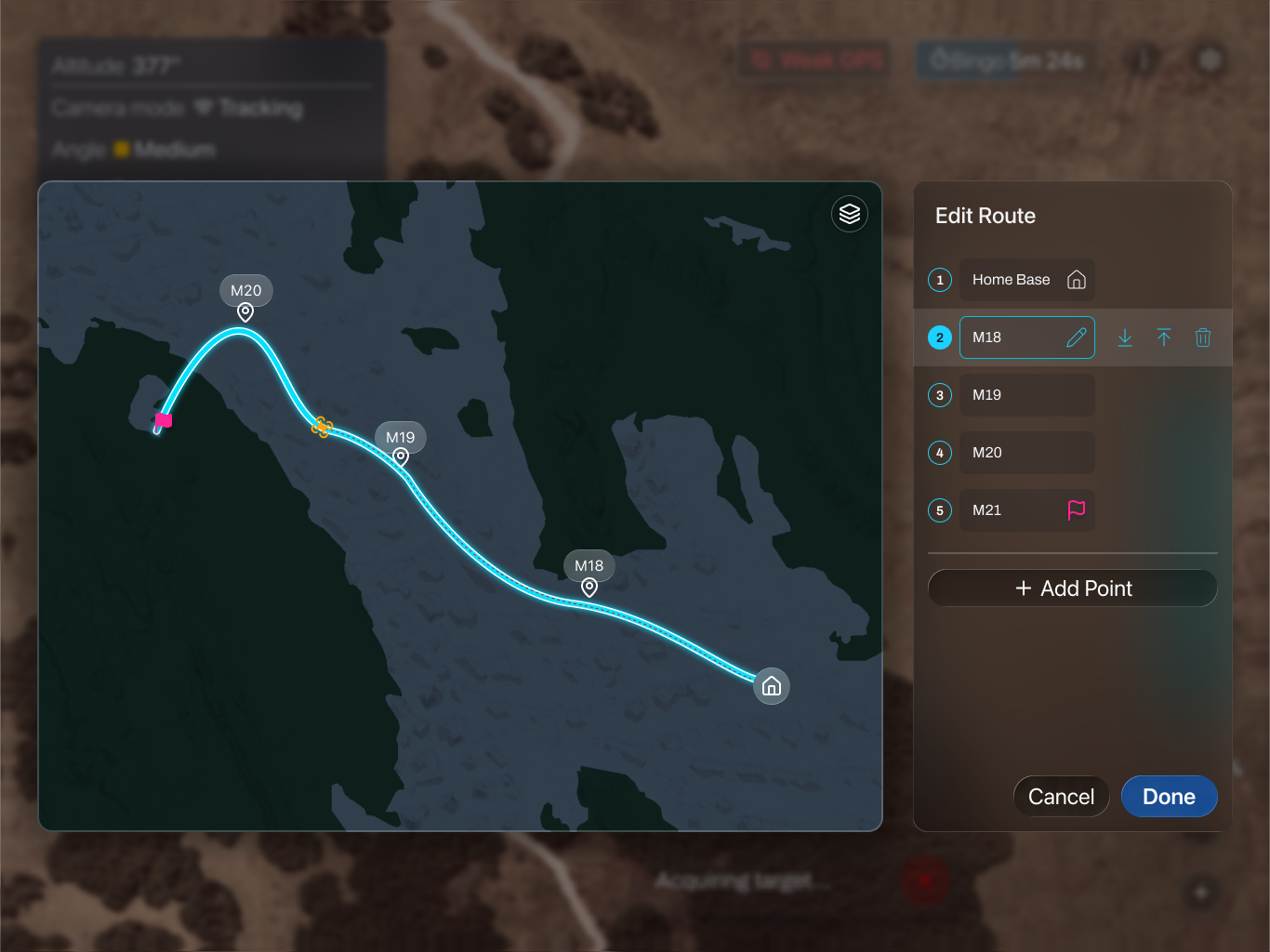This screenshot has height=952, width=1270.
Task: Select the M19 route entry
Action: tap(1026, 395)
